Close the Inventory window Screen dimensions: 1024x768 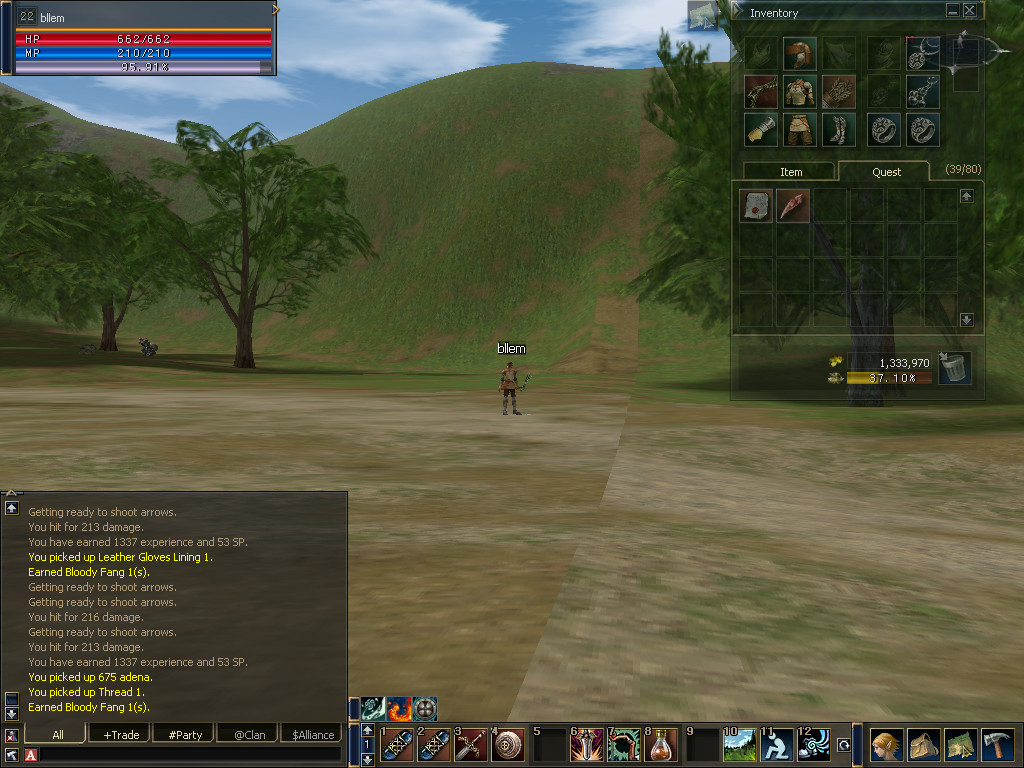969,11
